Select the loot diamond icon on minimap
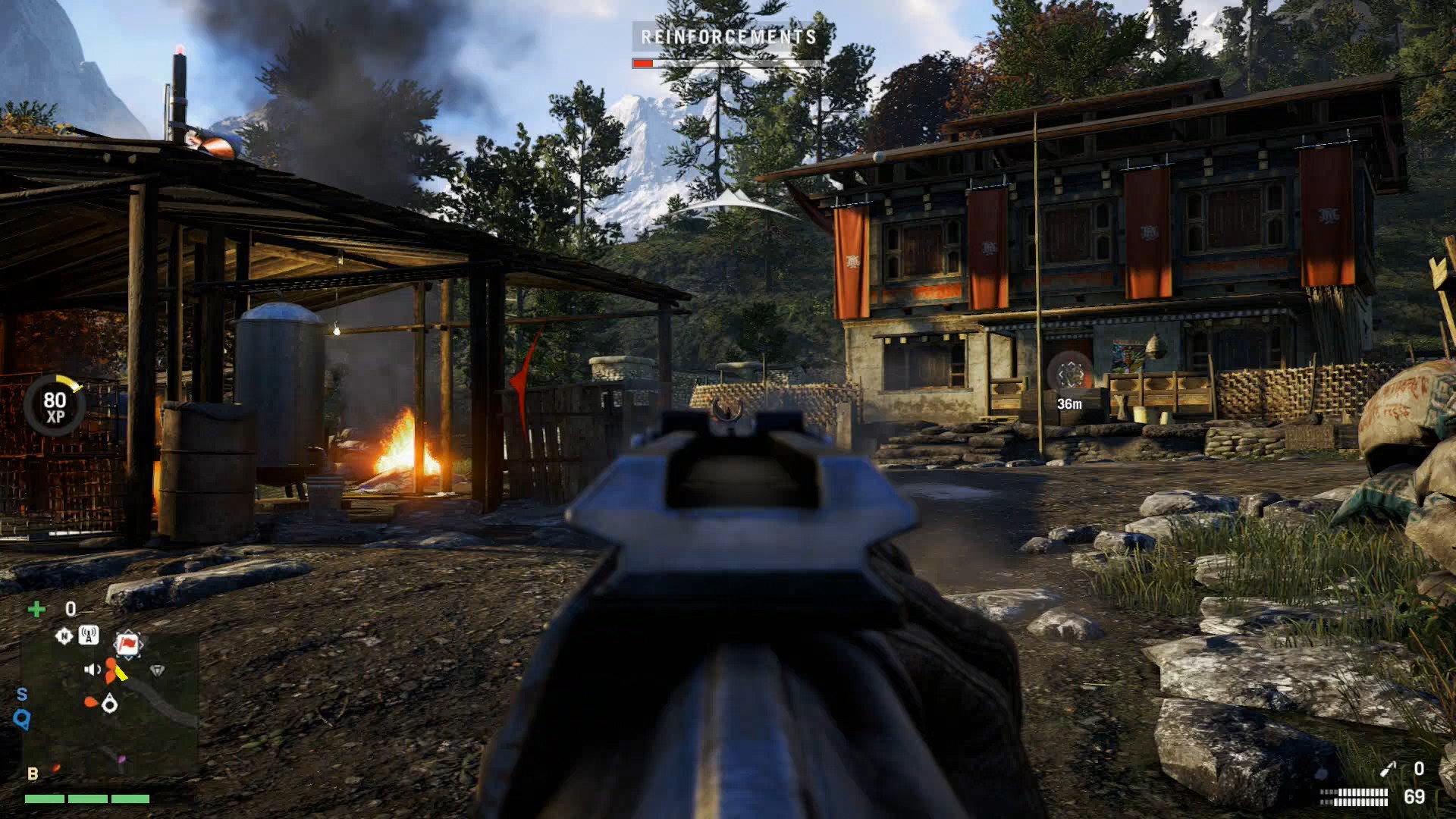 [158, 670]
